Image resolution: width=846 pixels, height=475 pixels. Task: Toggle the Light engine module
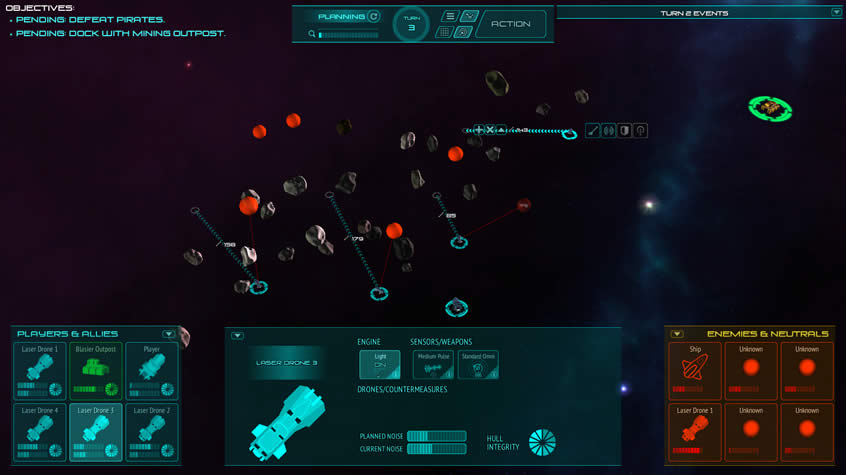(x=380, y=365)
